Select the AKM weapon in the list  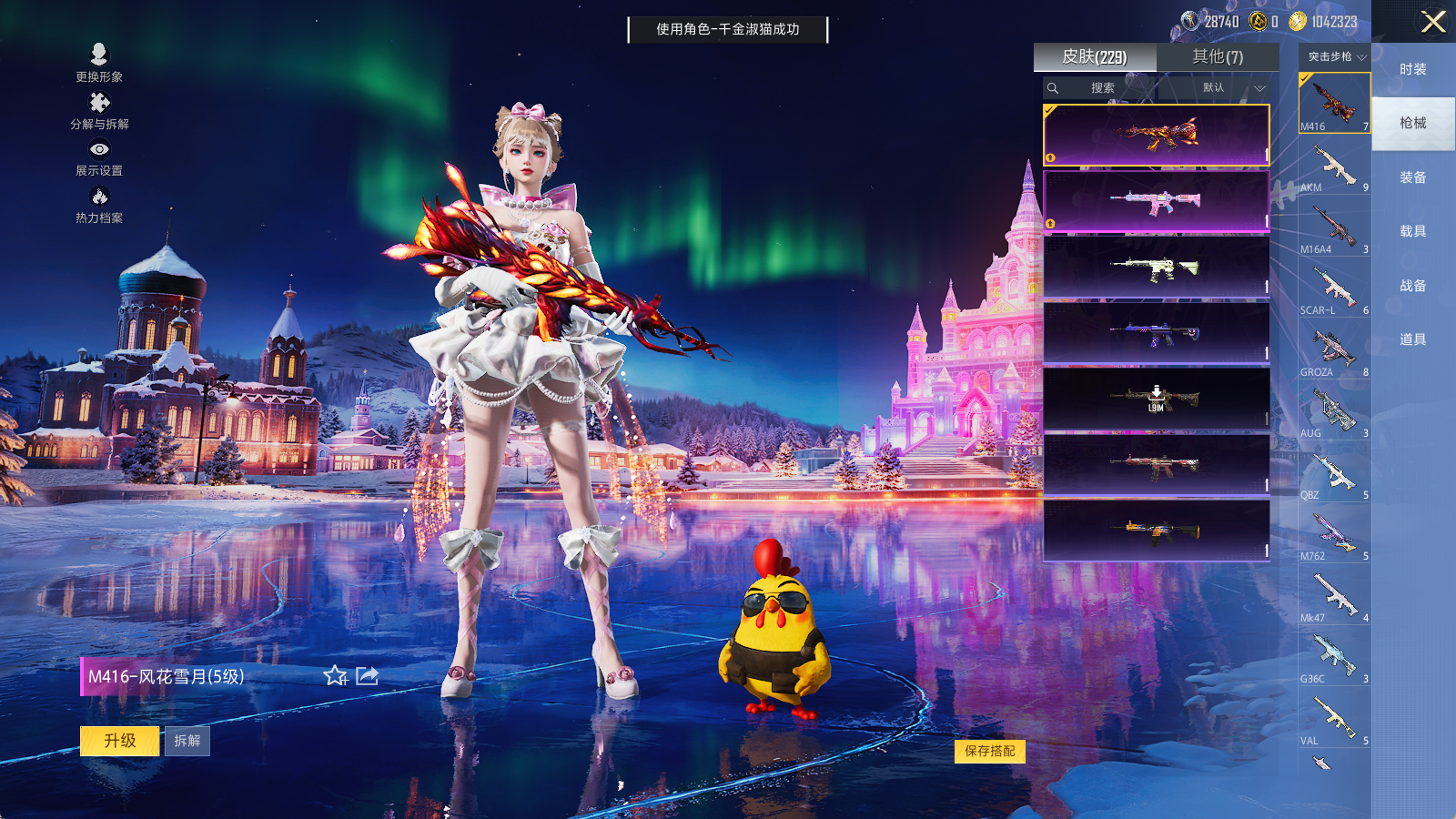(1334, 167)
